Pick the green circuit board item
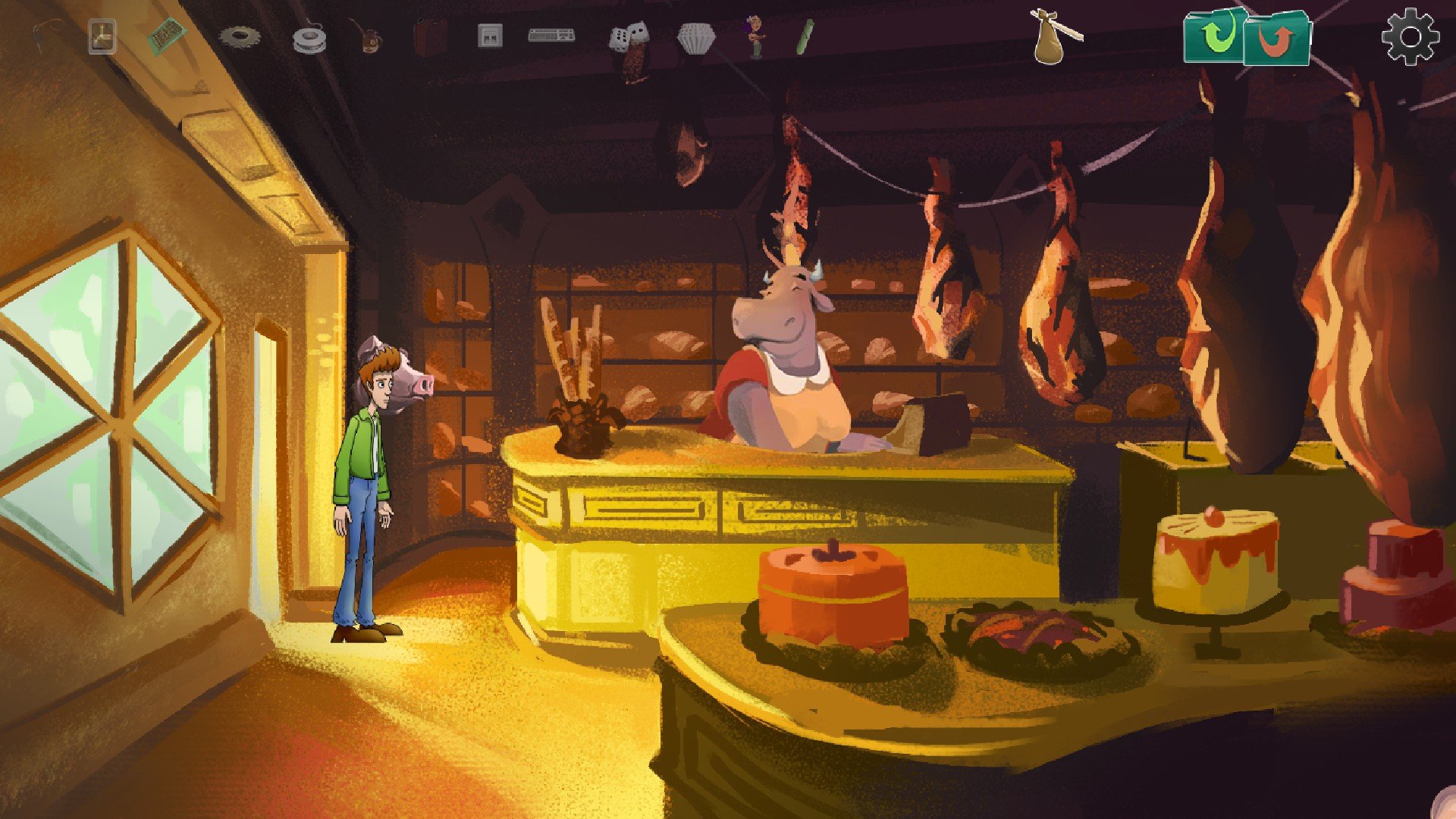The width and height of the screenshot is (1456, 819). [166, 35]
